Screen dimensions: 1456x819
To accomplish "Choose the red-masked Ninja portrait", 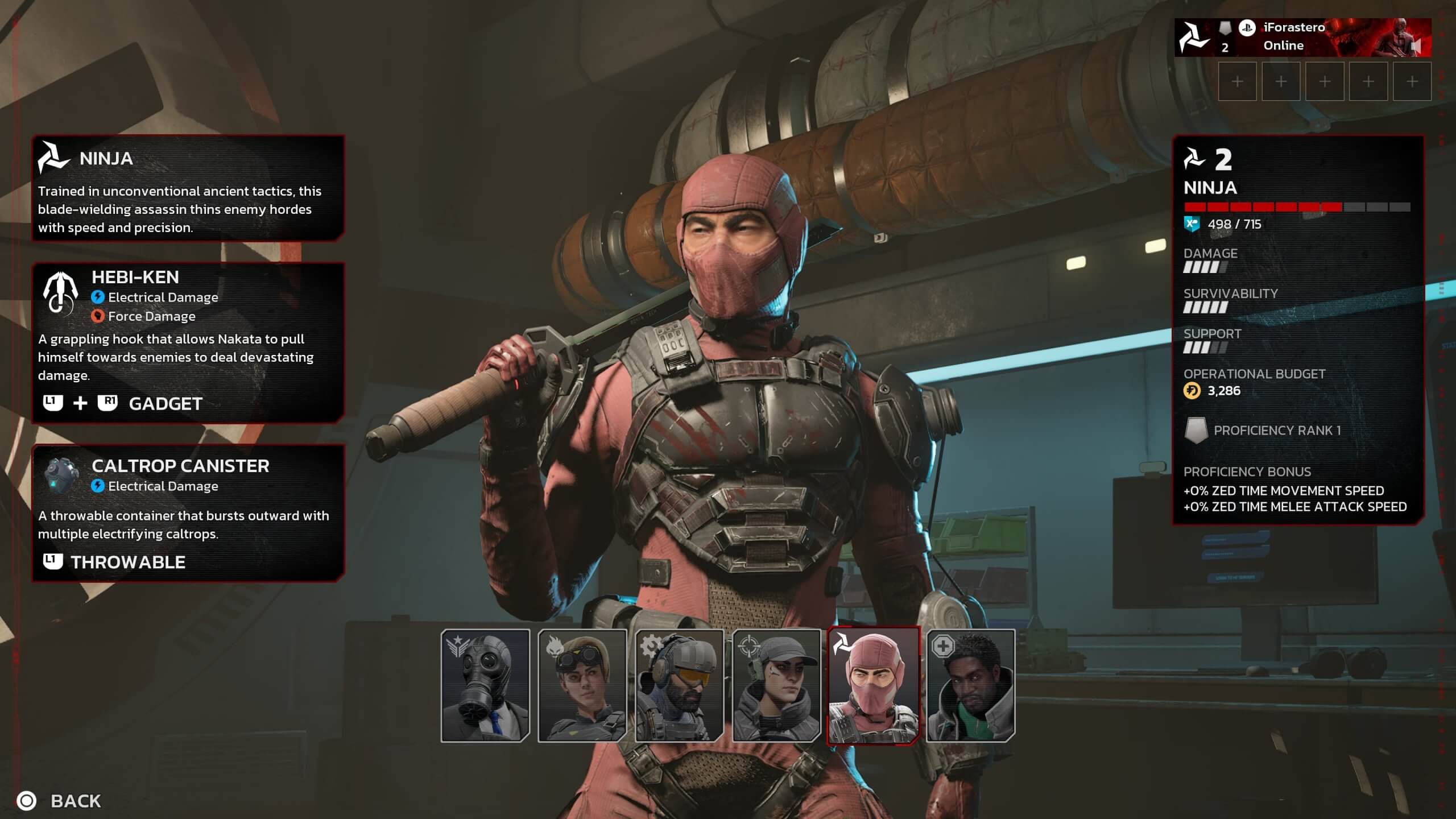I will tap(873, 685).
